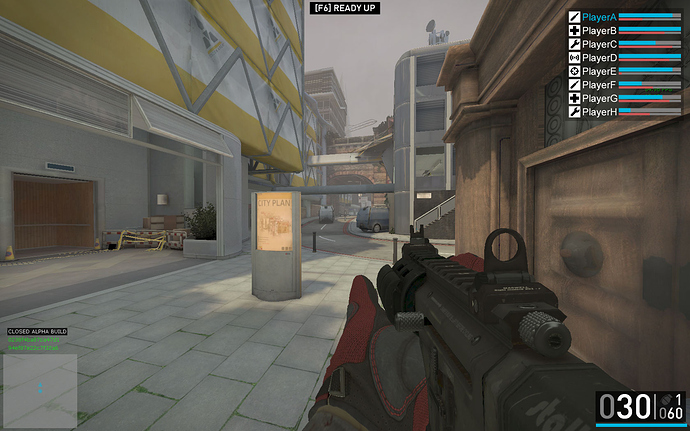The width and height of the screenshot is (690, 431).
Task: Click PlayerG in the squad list
Action: point(599,98)
